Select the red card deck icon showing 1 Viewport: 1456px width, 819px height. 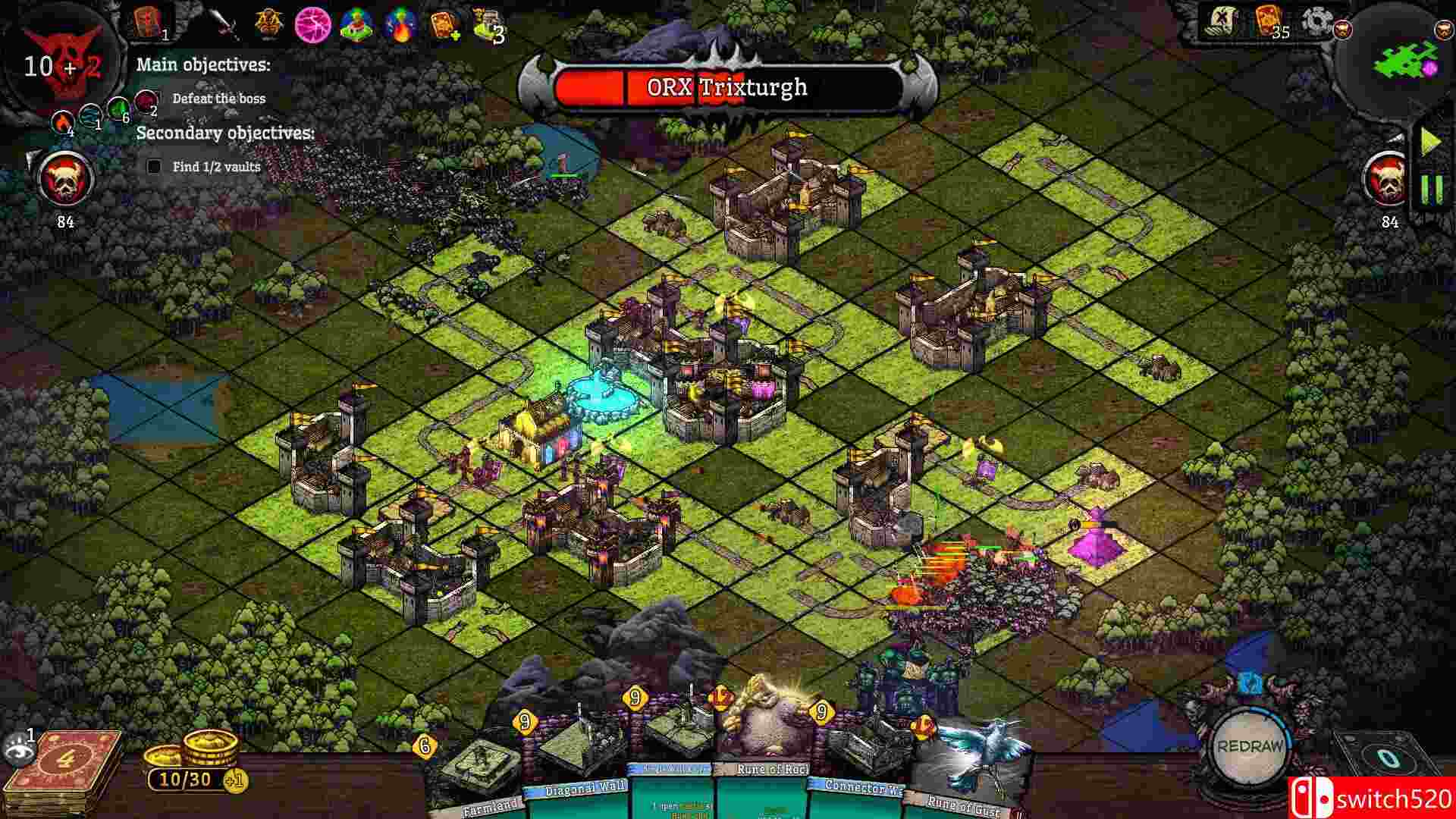point(148,21)
